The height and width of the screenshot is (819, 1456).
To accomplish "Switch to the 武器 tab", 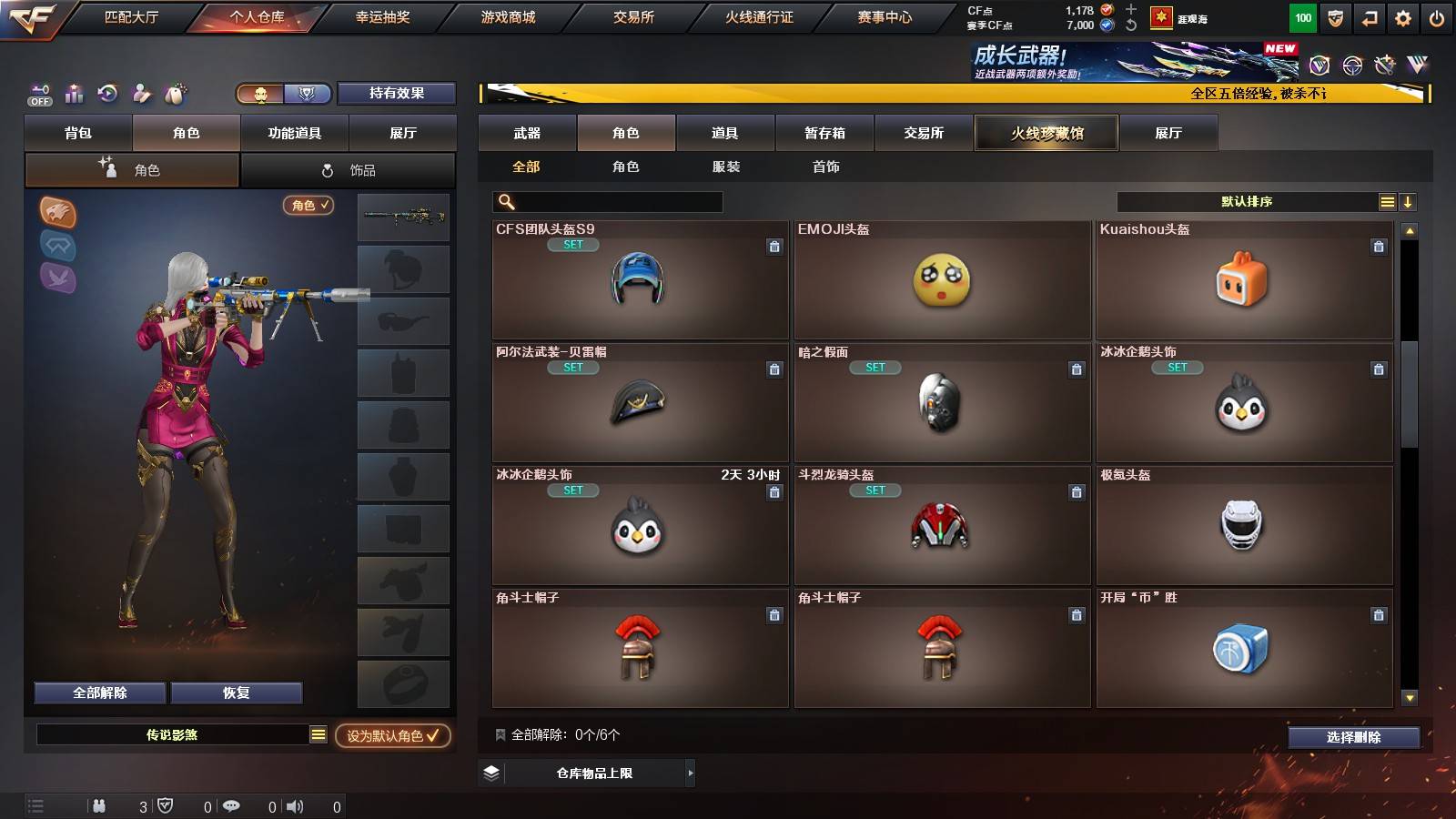I will tap(527, 133).
